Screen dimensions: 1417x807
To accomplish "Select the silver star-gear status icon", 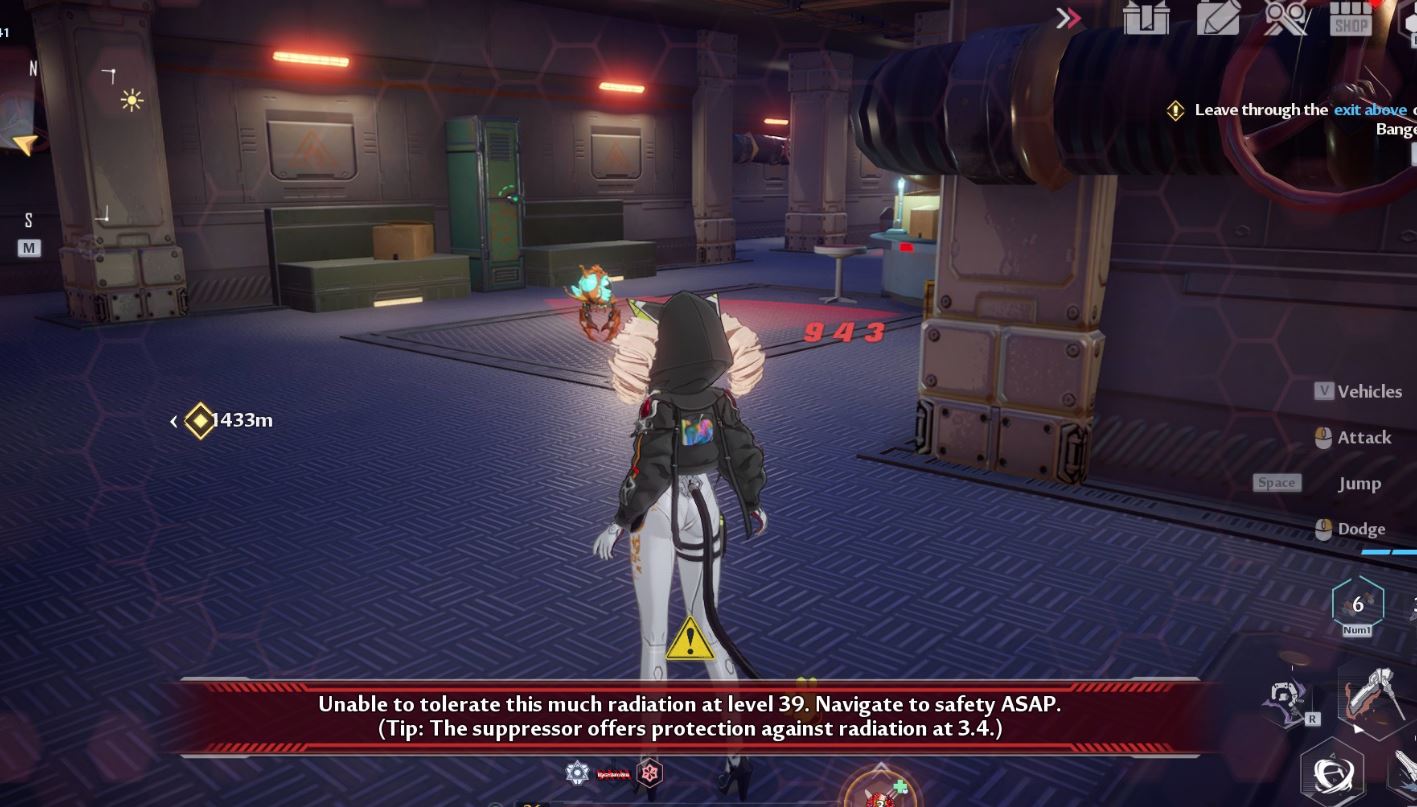I will 577,772.
